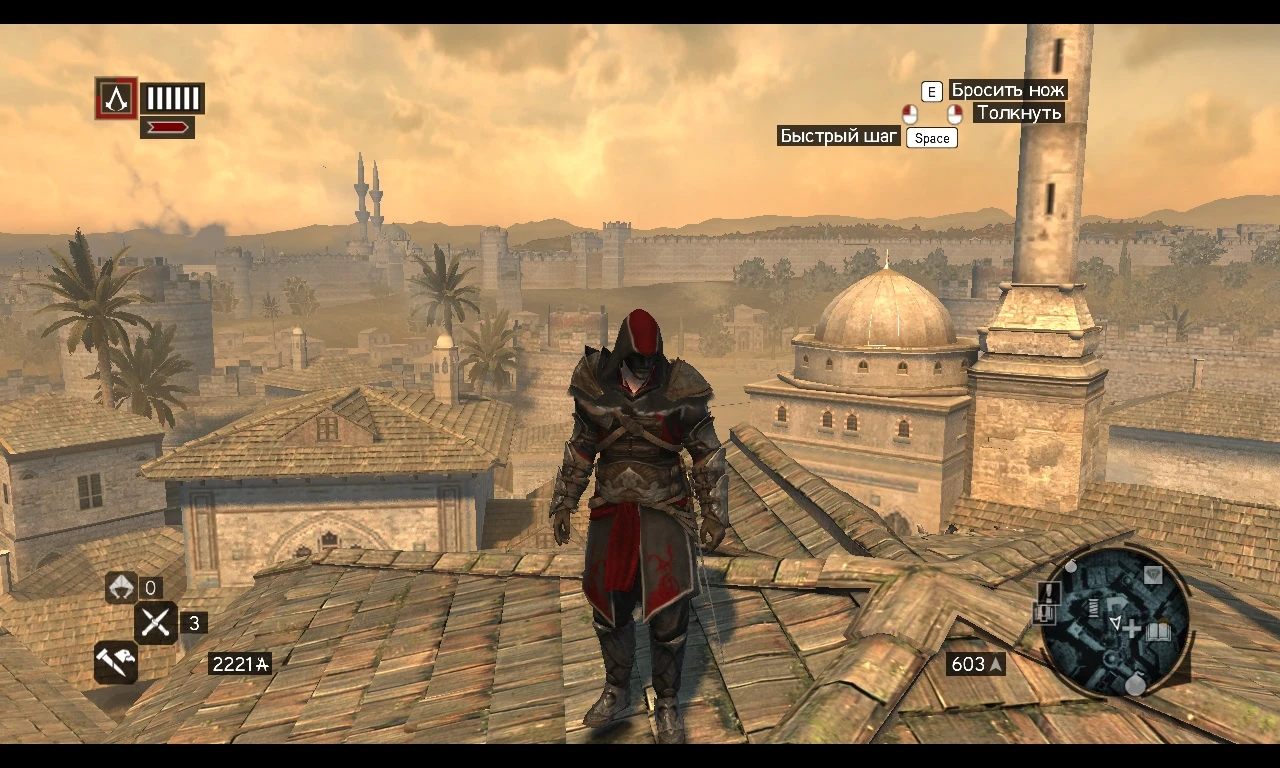
Task: Click the money counter showing 2221
Action: 240,663
